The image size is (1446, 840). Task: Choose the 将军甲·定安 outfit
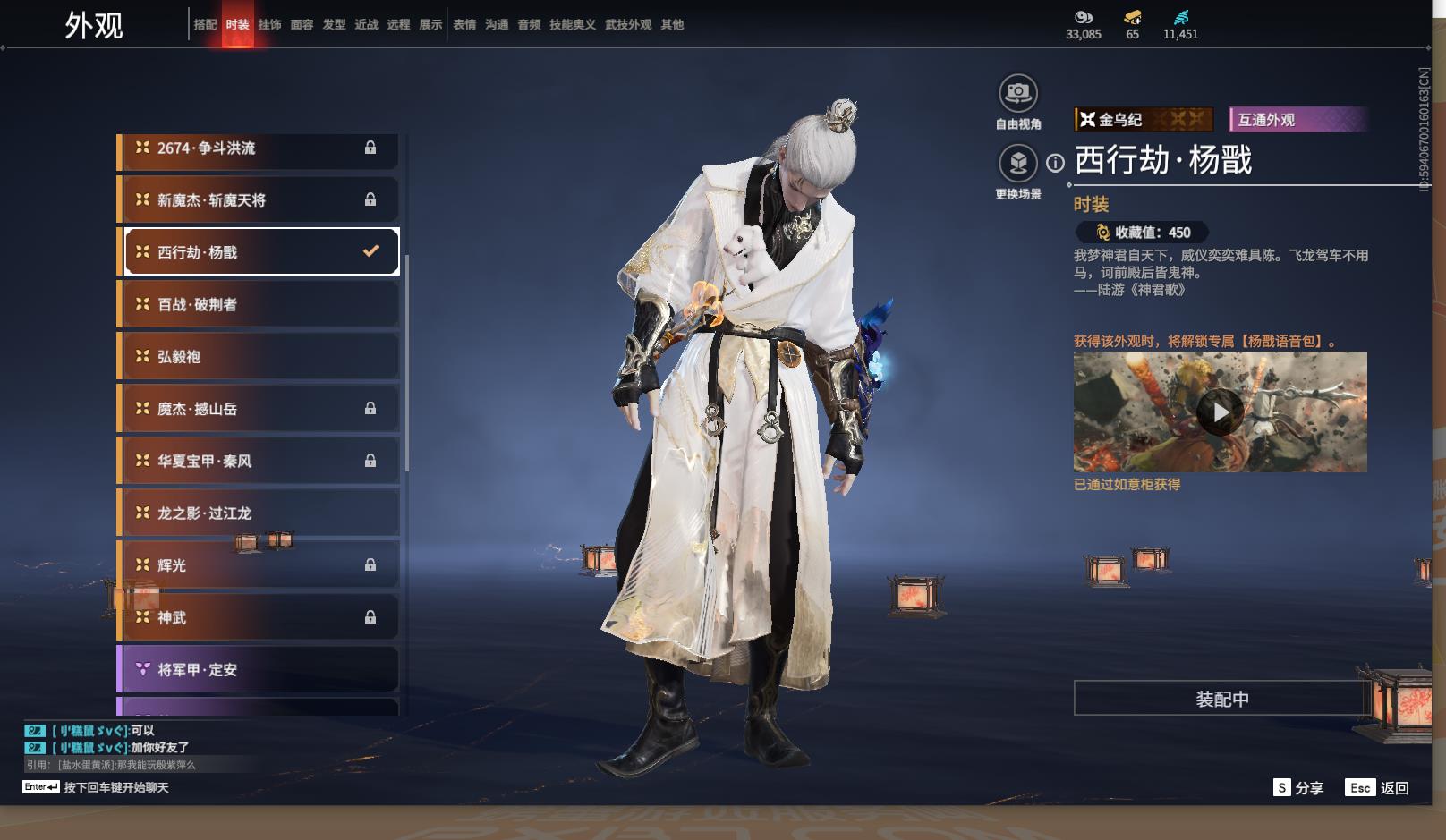click(259, 669)
